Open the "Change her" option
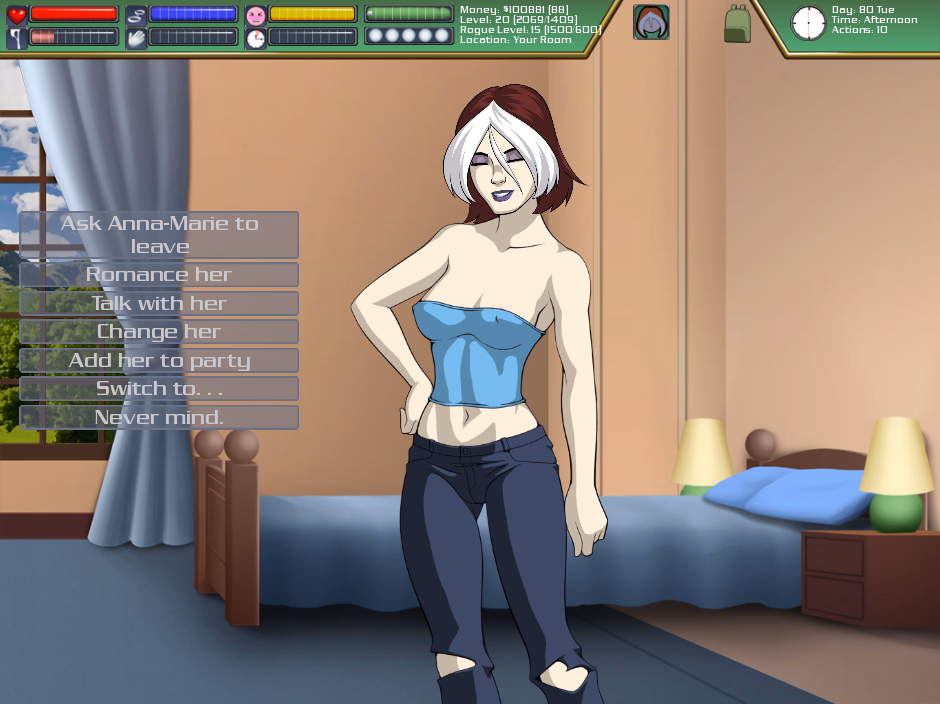 [x=159, y=331]
